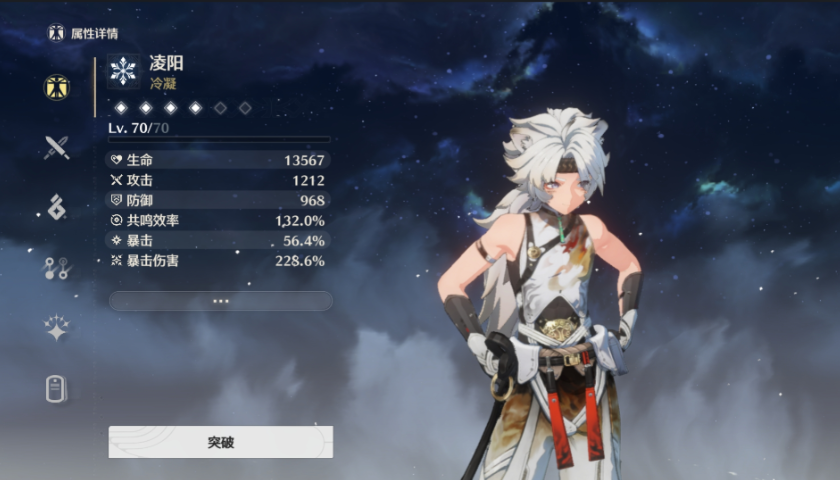Click the 属性详情 header icon
The width and height of the screenshot is (840, 480).
pyautogui.click(x=56, y=33)
